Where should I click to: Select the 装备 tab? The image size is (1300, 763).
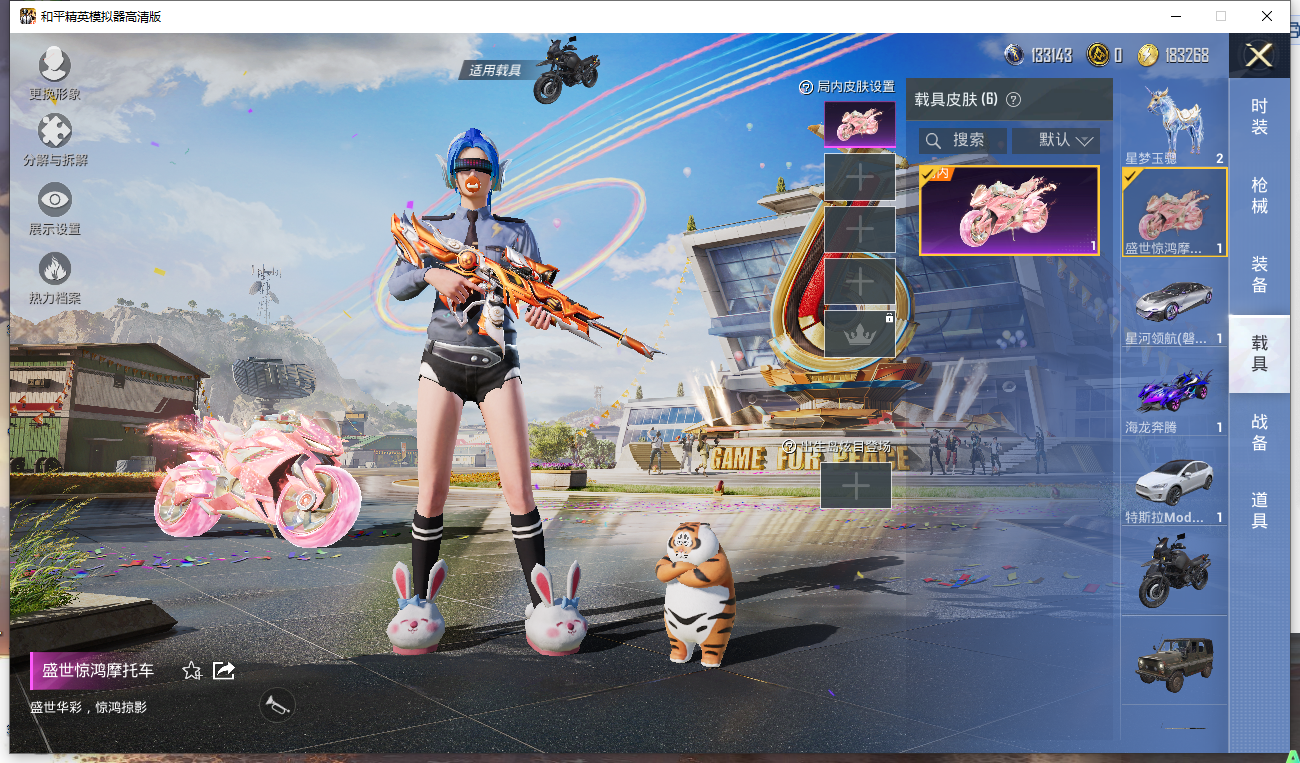point(1259,274)
